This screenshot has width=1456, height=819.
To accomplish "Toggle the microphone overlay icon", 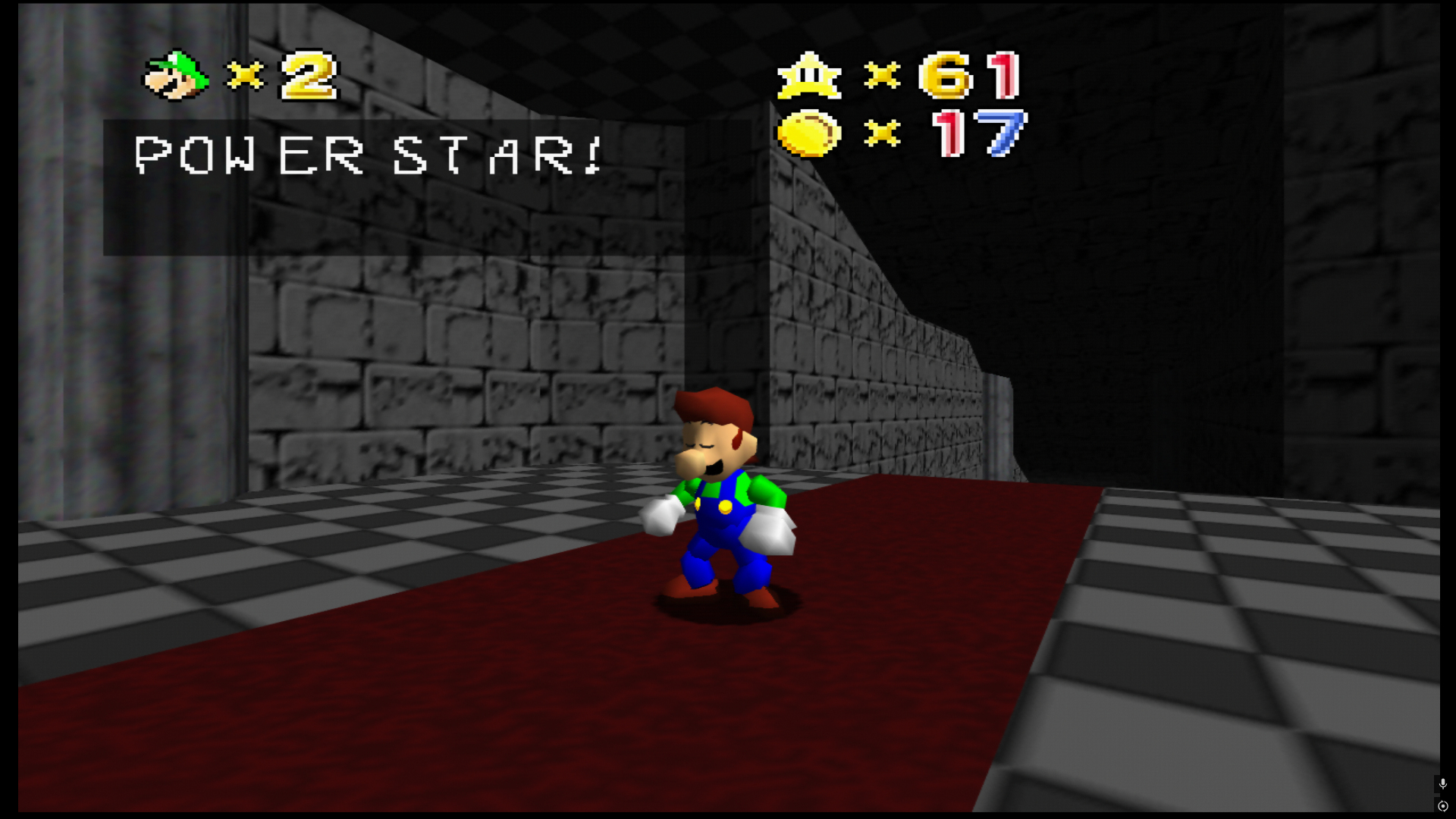I will coord(1442,783).
